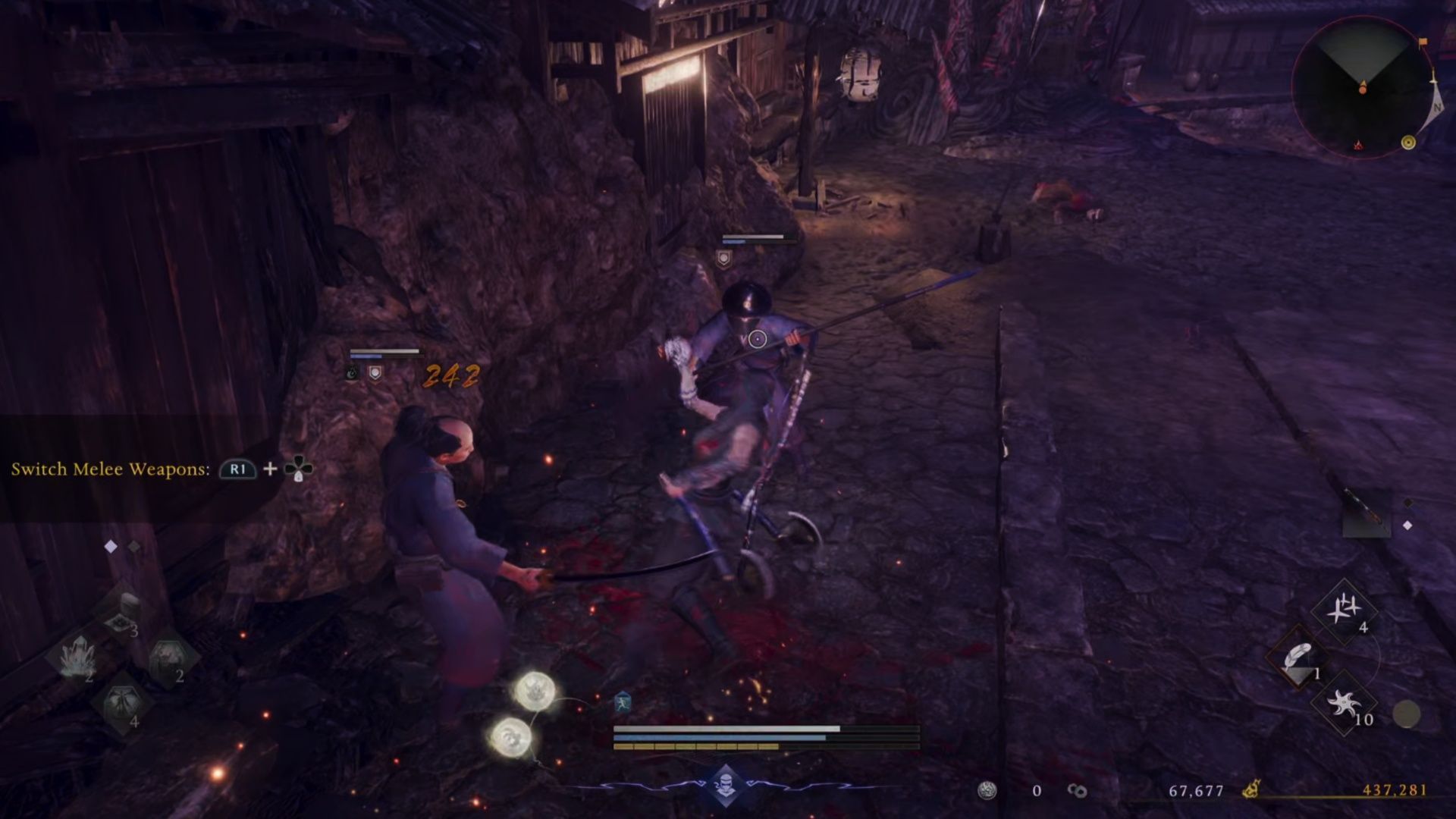Expand the item icon numbered 2 on the left
The height and width of the screenshot is (819, 1456).
coord(167,654)
